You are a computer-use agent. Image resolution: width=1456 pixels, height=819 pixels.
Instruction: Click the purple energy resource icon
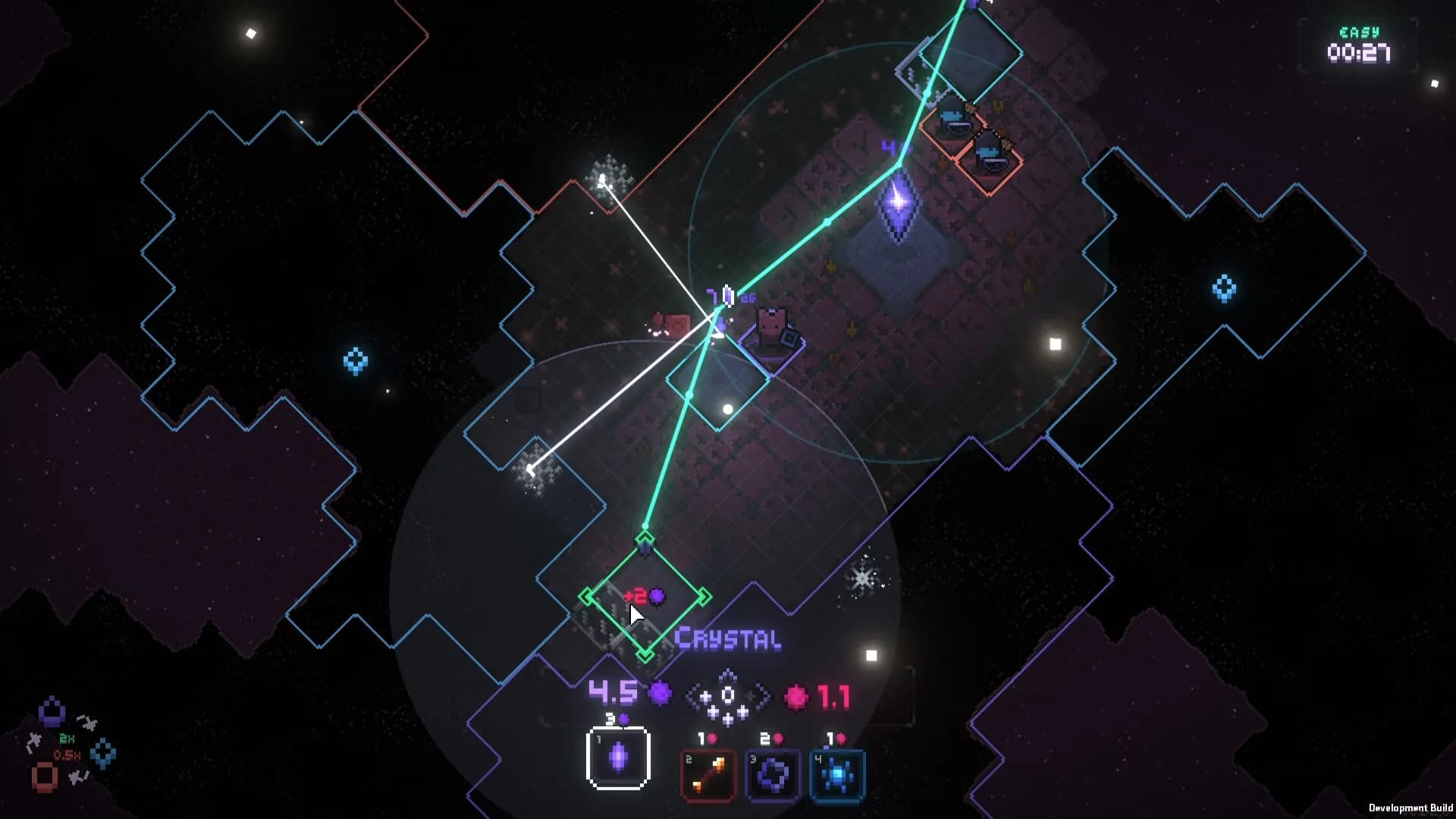[x=658, y=692]
